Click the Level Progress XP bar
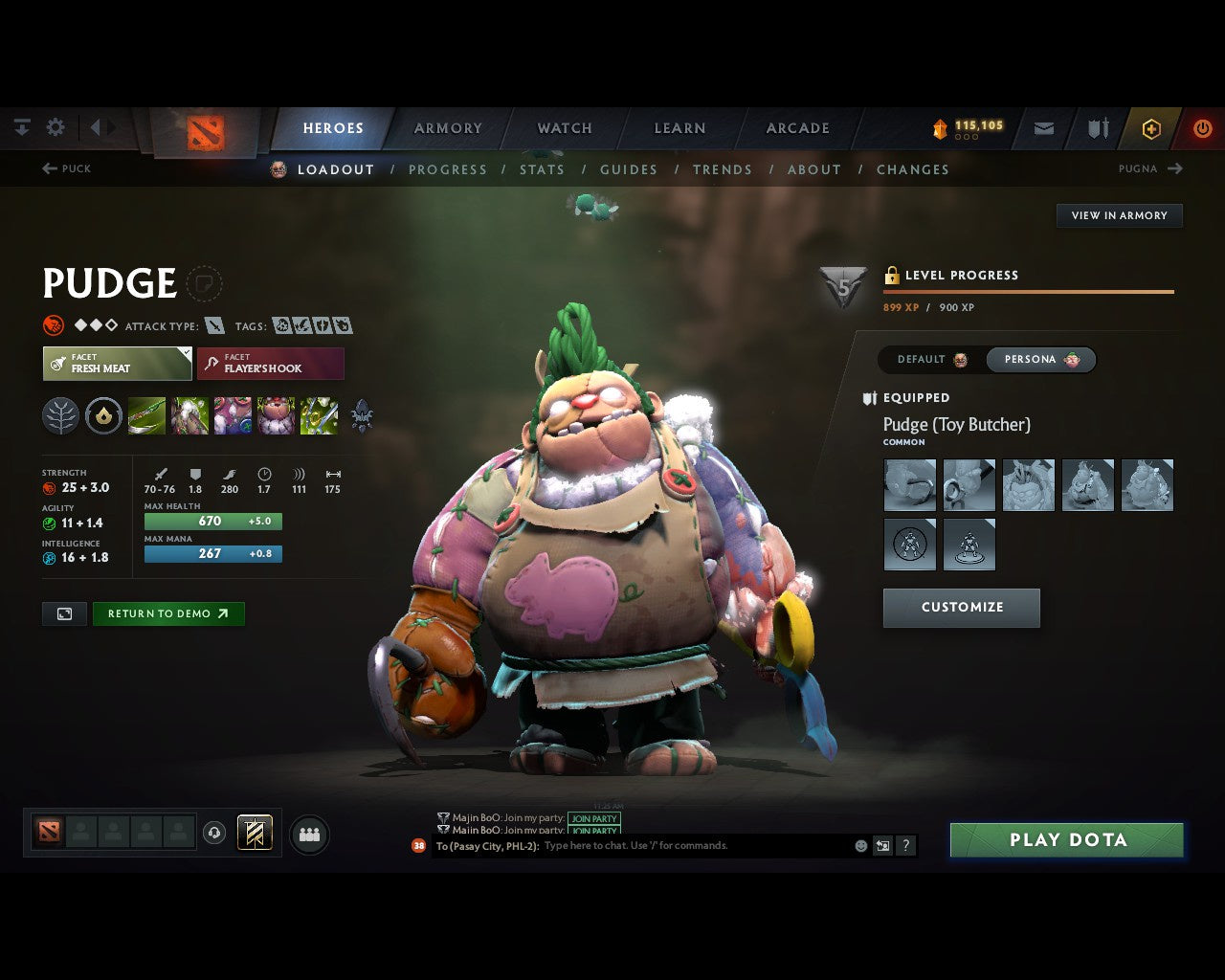This screenshot has height=980, width=1225. (x=1029, y=290)
